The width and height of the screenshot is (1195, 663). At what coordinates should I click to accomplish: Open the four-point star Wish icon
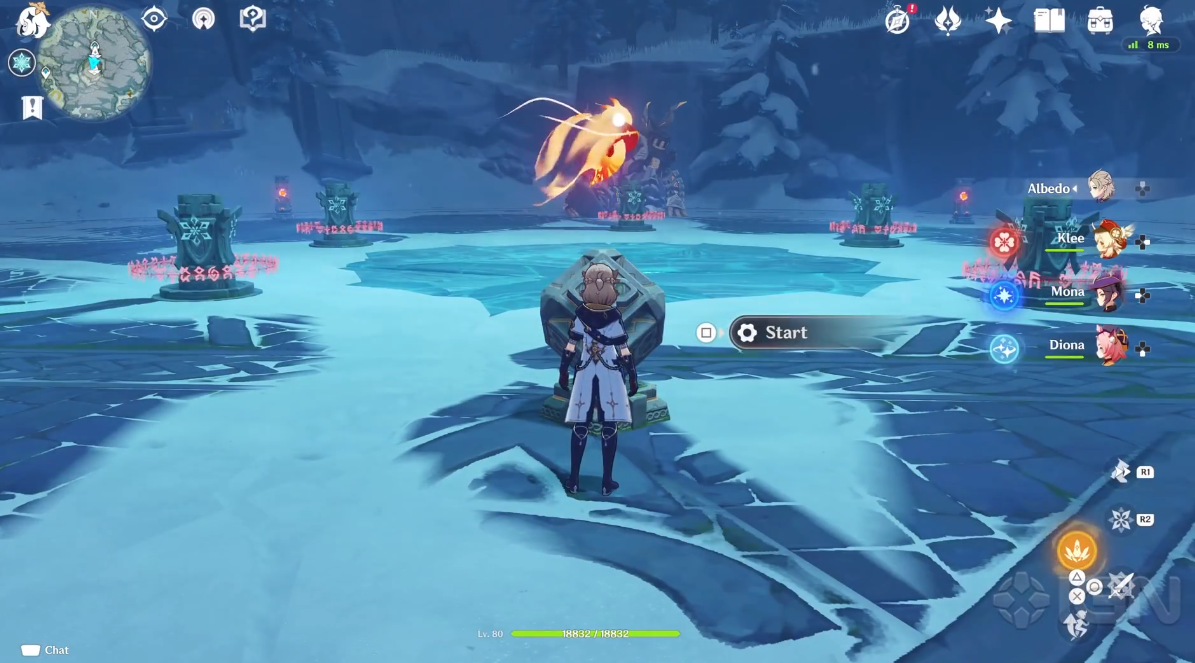[x=998, y=20]
